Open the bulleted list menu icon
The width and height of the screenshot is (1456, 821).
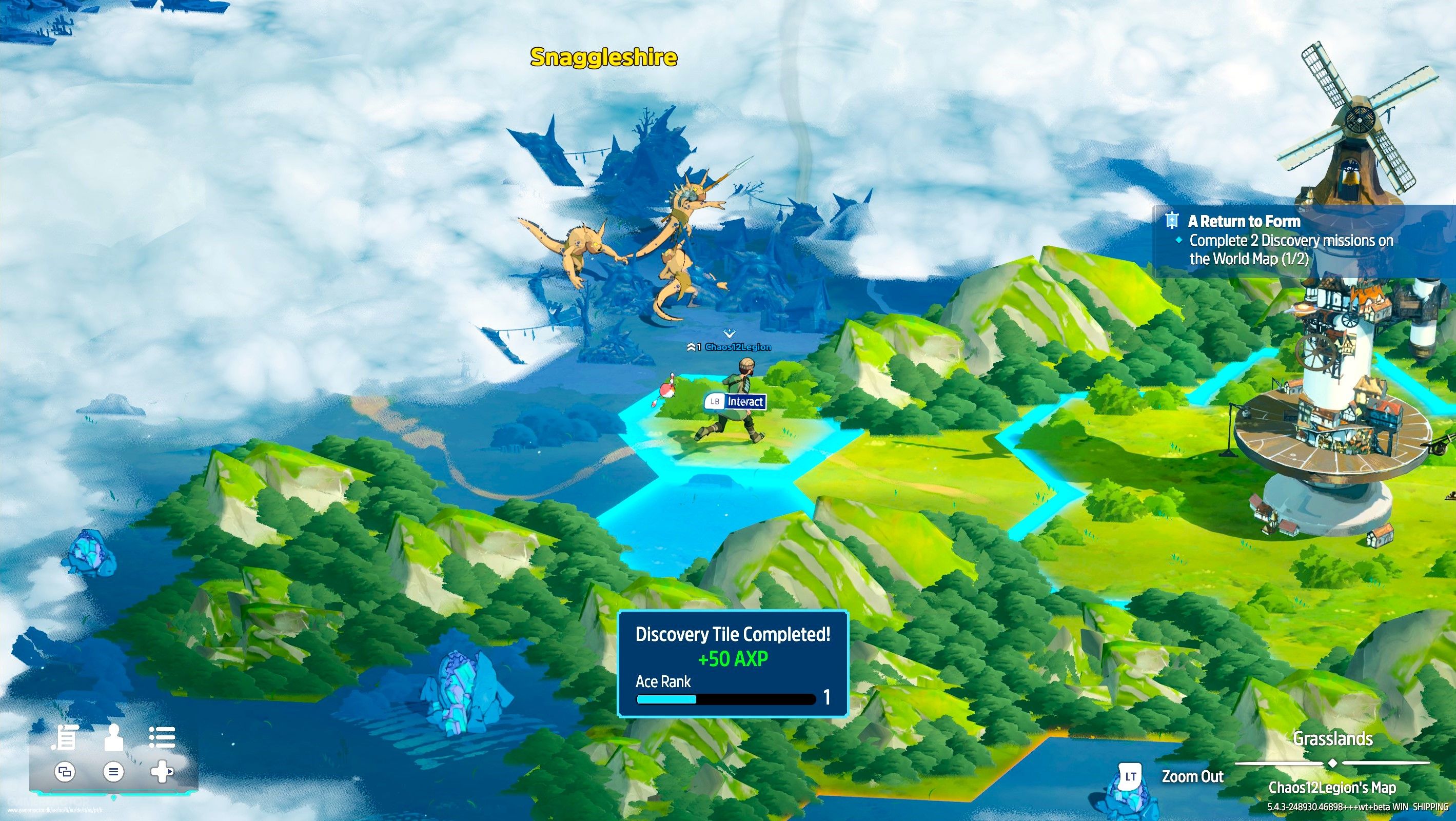[x=162, y=737]
